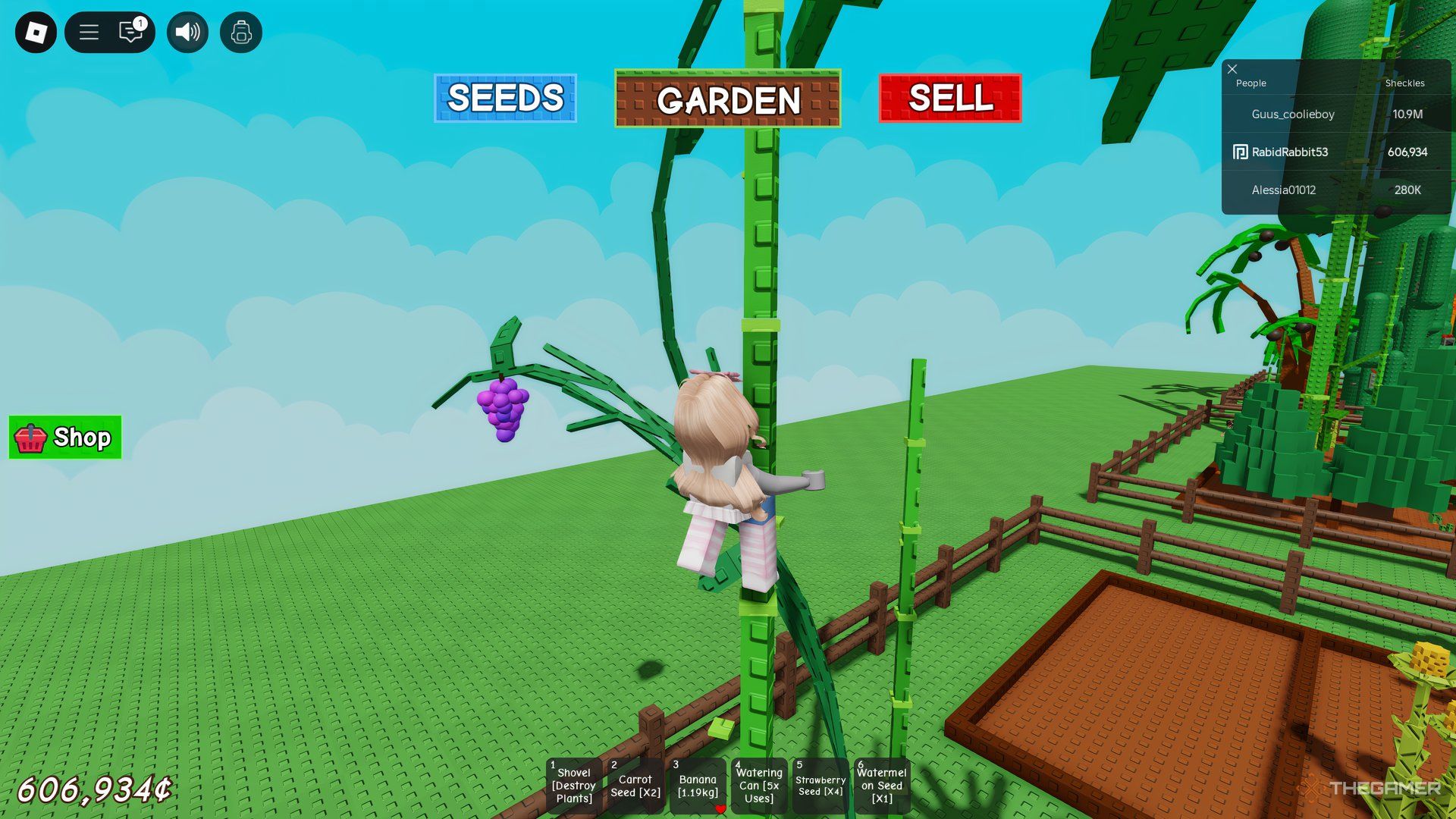
Task: Open the Roblox logo menu icon
Action: [34, 33]
